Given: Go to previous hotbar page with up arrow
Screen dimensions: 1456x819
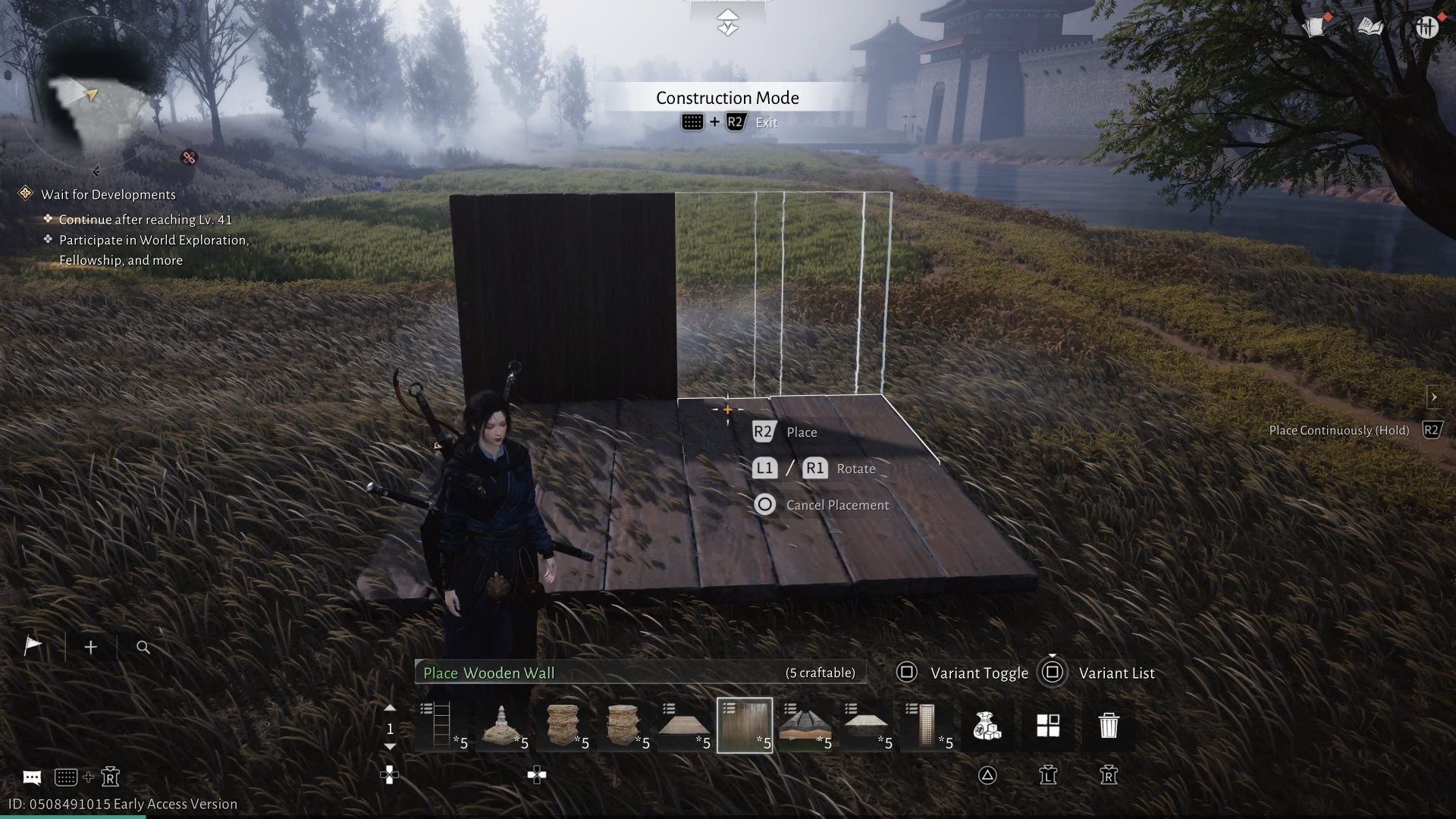Looking at the screenshot, I should [390, 708].
